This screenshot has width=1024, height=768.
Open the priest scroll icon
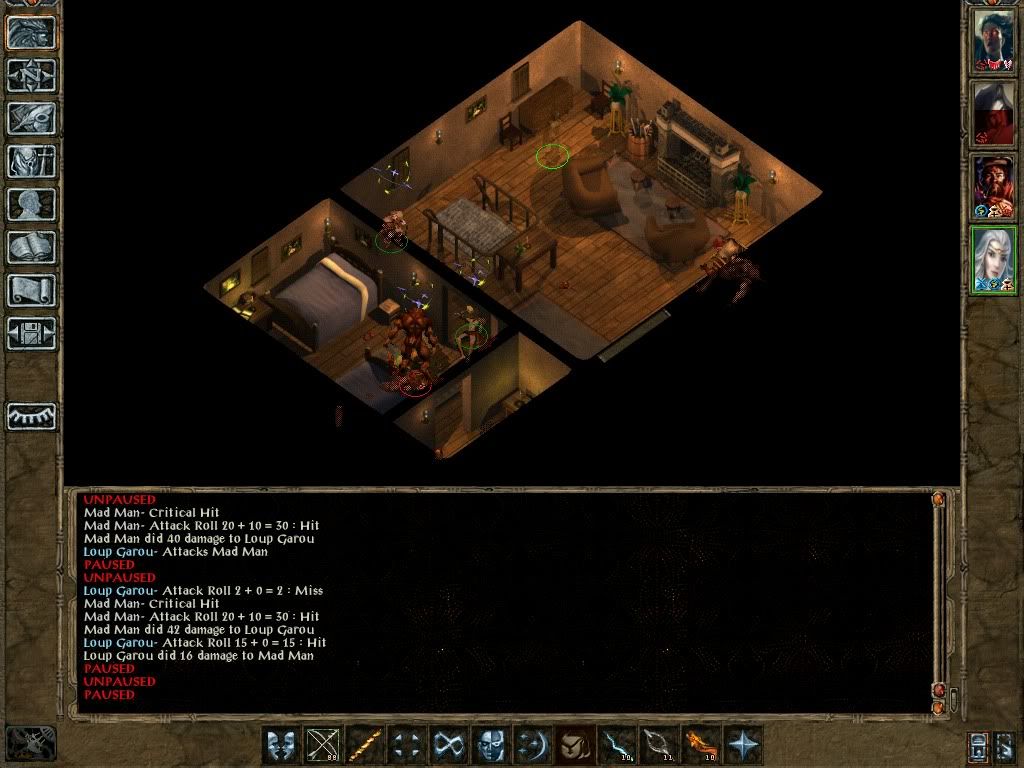(32, 290)
